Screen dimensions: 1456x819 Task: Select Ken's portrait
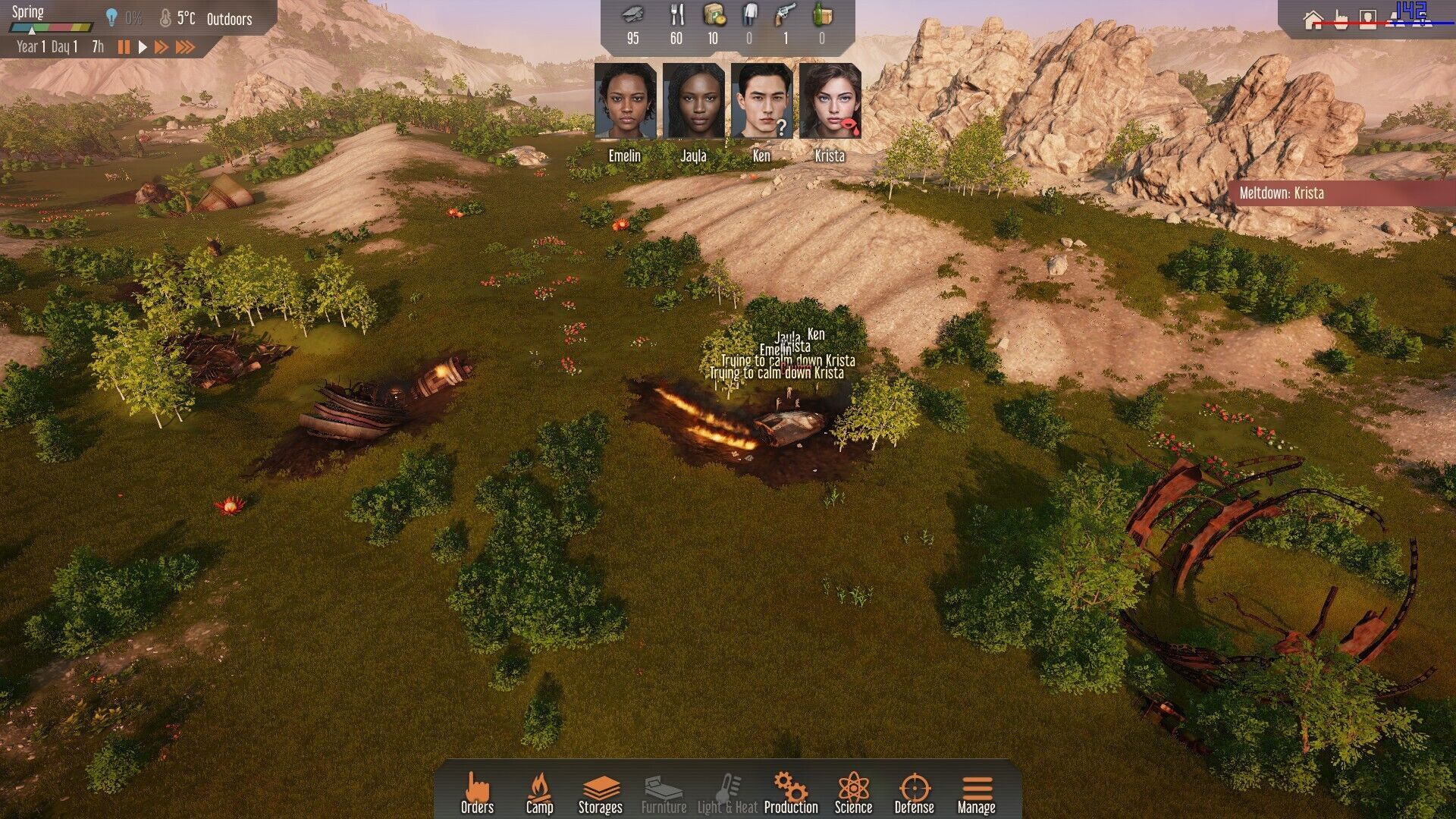click(762, 102)
